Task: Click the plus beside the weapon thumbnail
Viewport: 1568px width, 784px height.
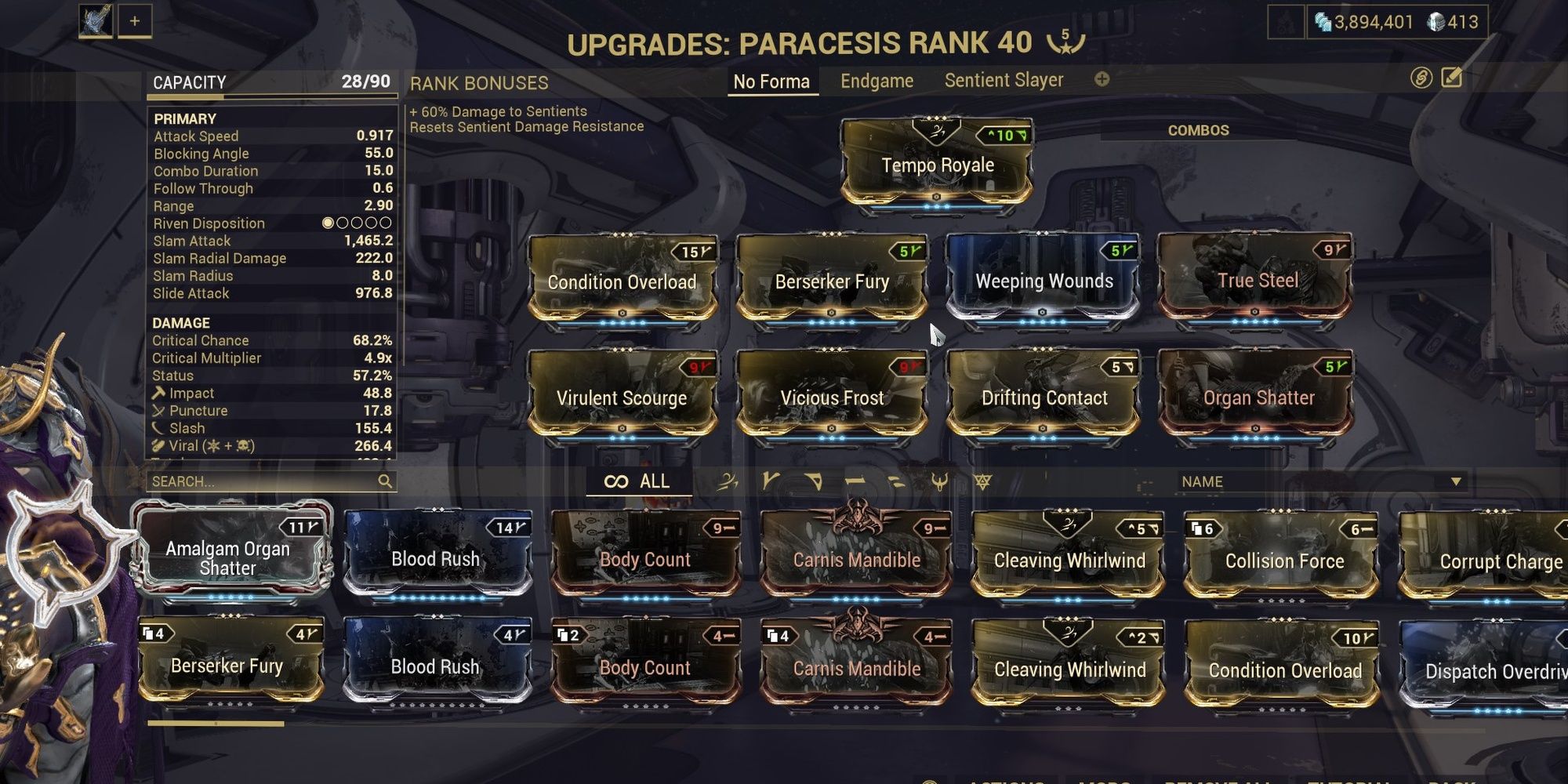Action: click(135, 21)
